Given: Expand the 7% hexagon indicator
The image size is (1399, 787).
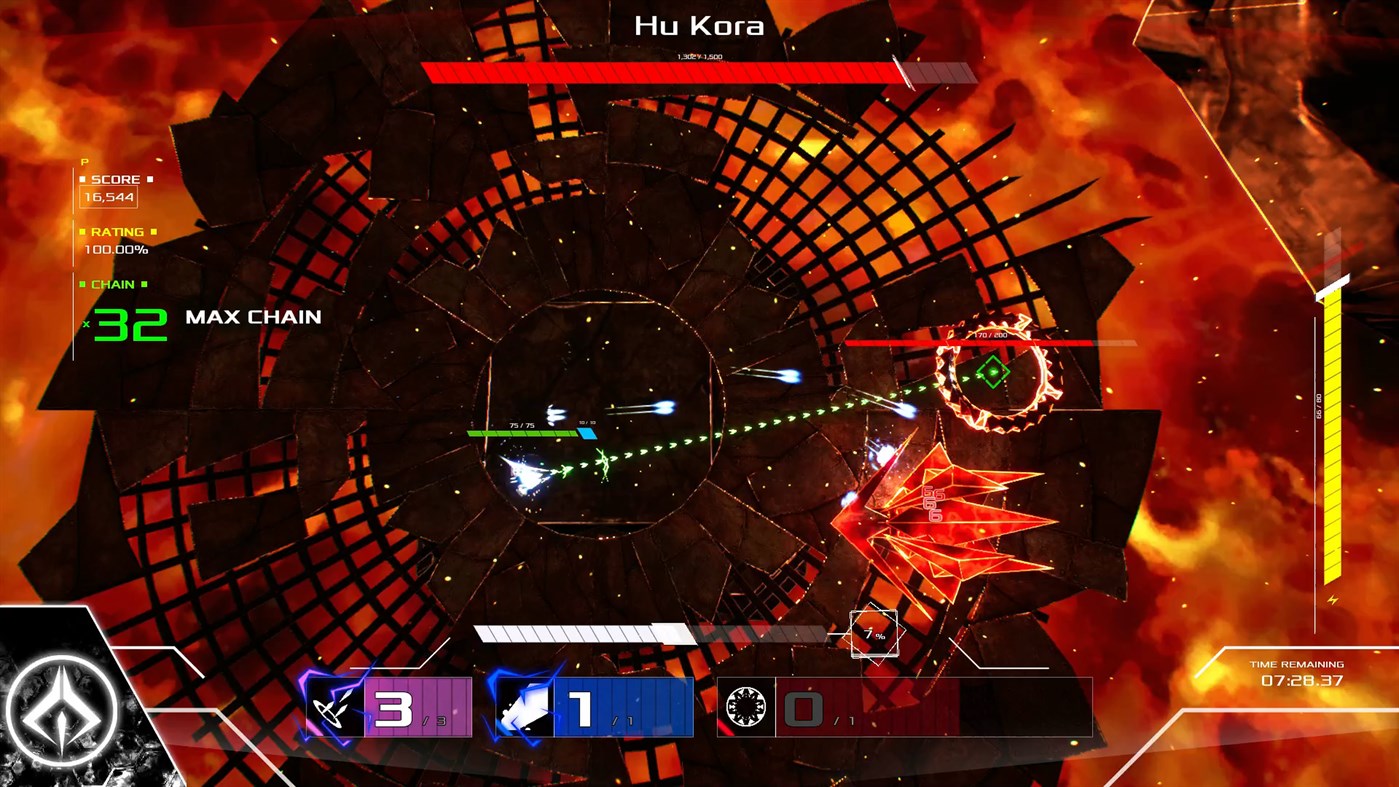Looking at the screenshot, I should [873, 632].
